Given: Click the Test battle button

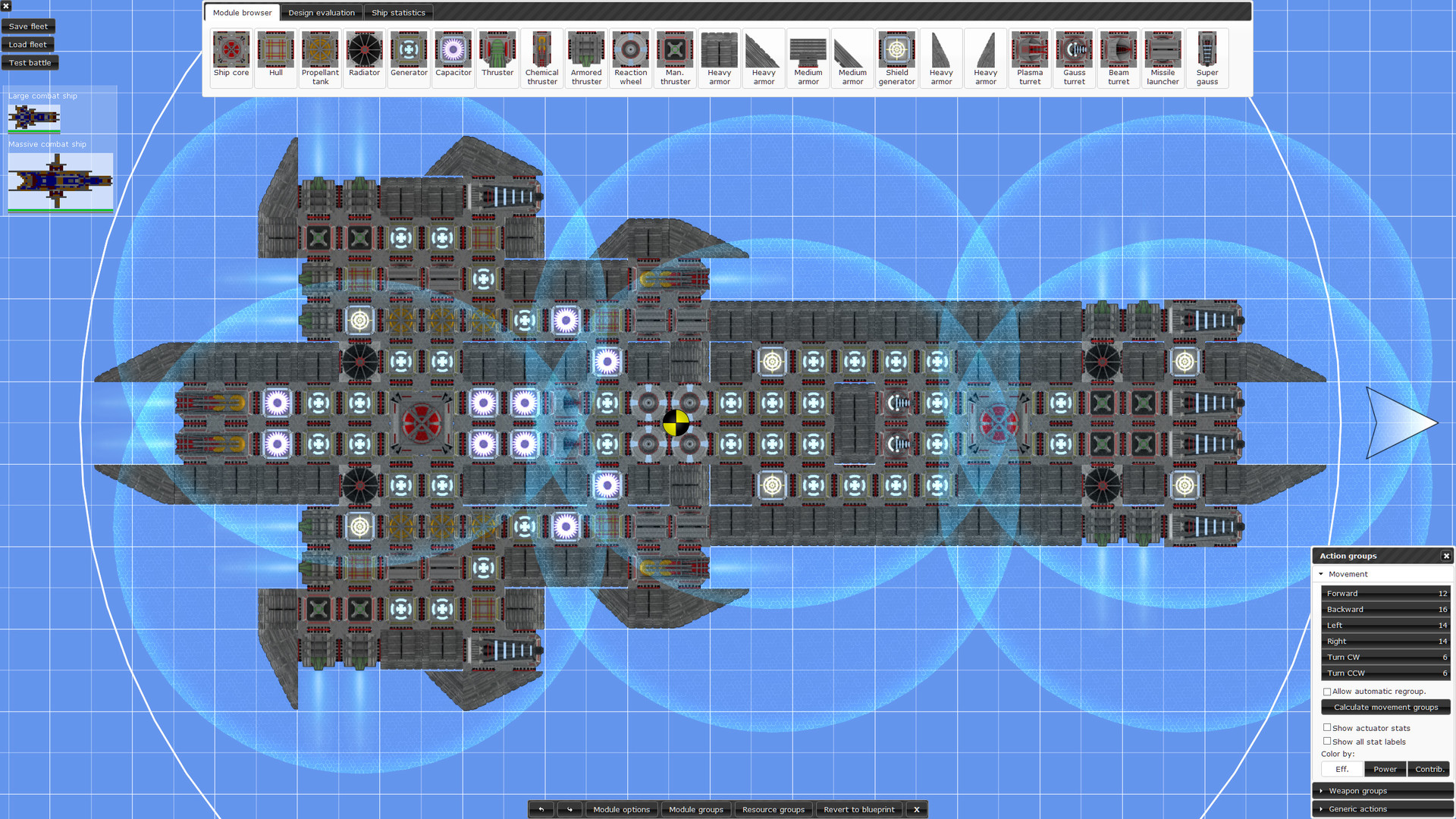Looking at the screenshot, I should point(30,62).
